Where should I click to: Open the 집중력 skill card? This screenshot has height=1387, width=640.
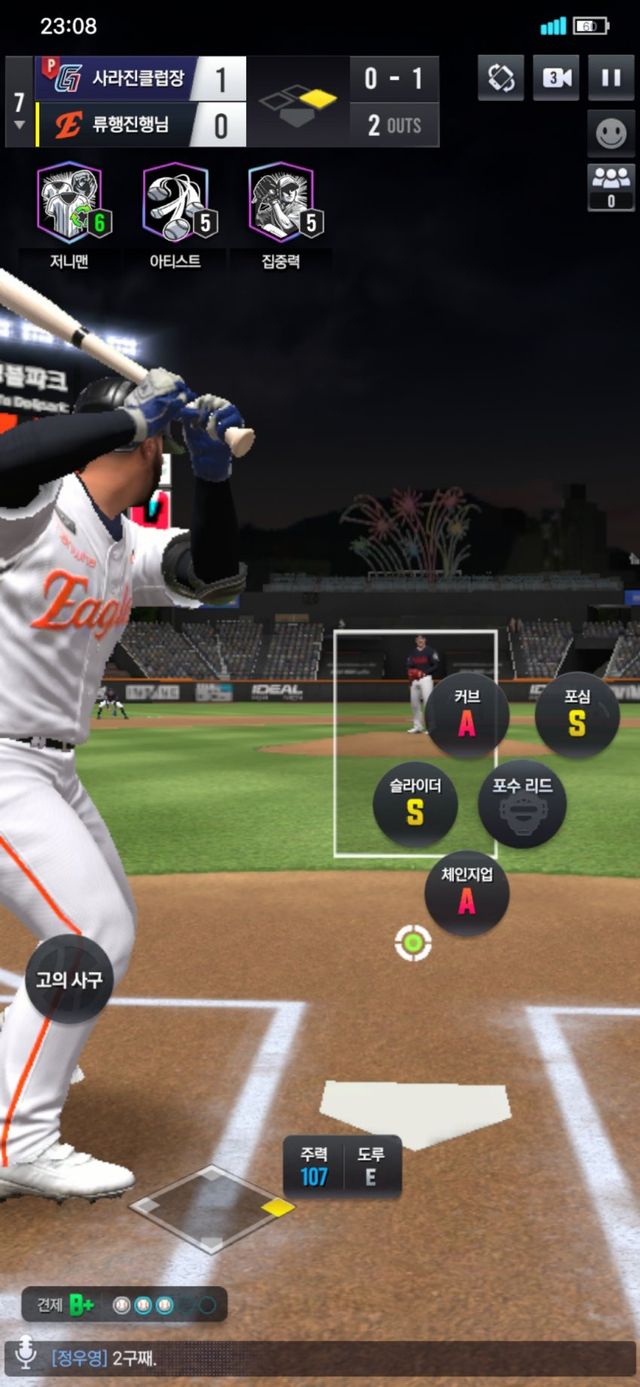point(281,204)
